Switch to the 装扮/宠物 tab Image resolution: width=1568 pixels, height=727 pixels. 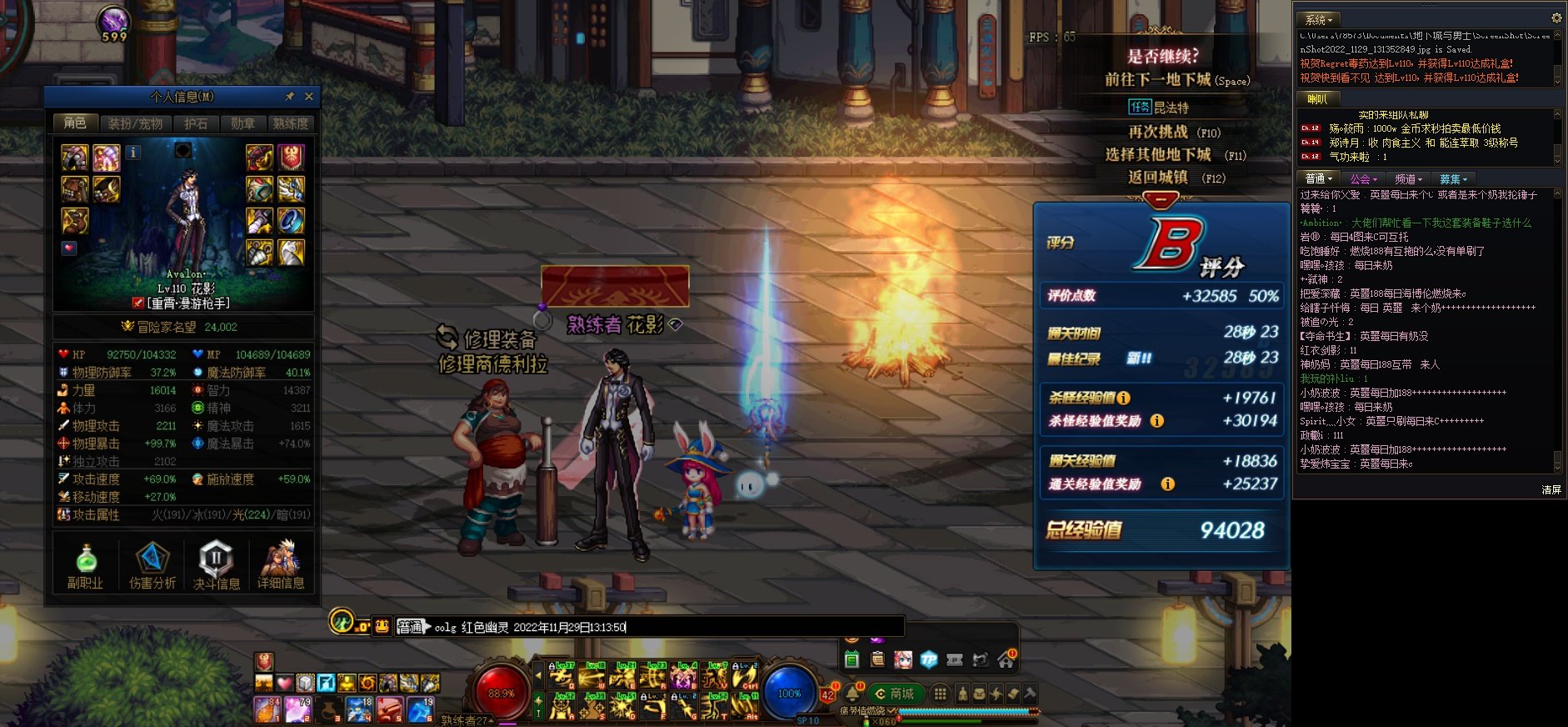pos(135,123)
